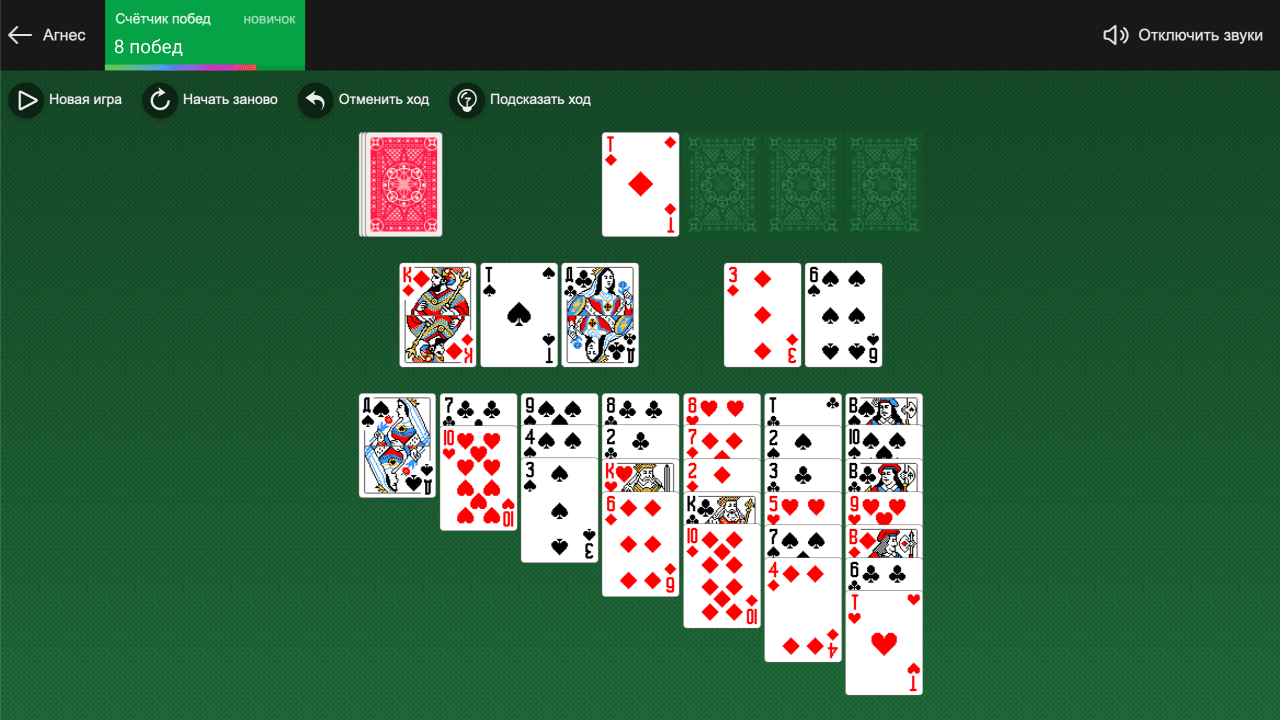Toggle sound via Отключить звуки control
Screen dimensions: 1281x720
[x=1200, y=33]
